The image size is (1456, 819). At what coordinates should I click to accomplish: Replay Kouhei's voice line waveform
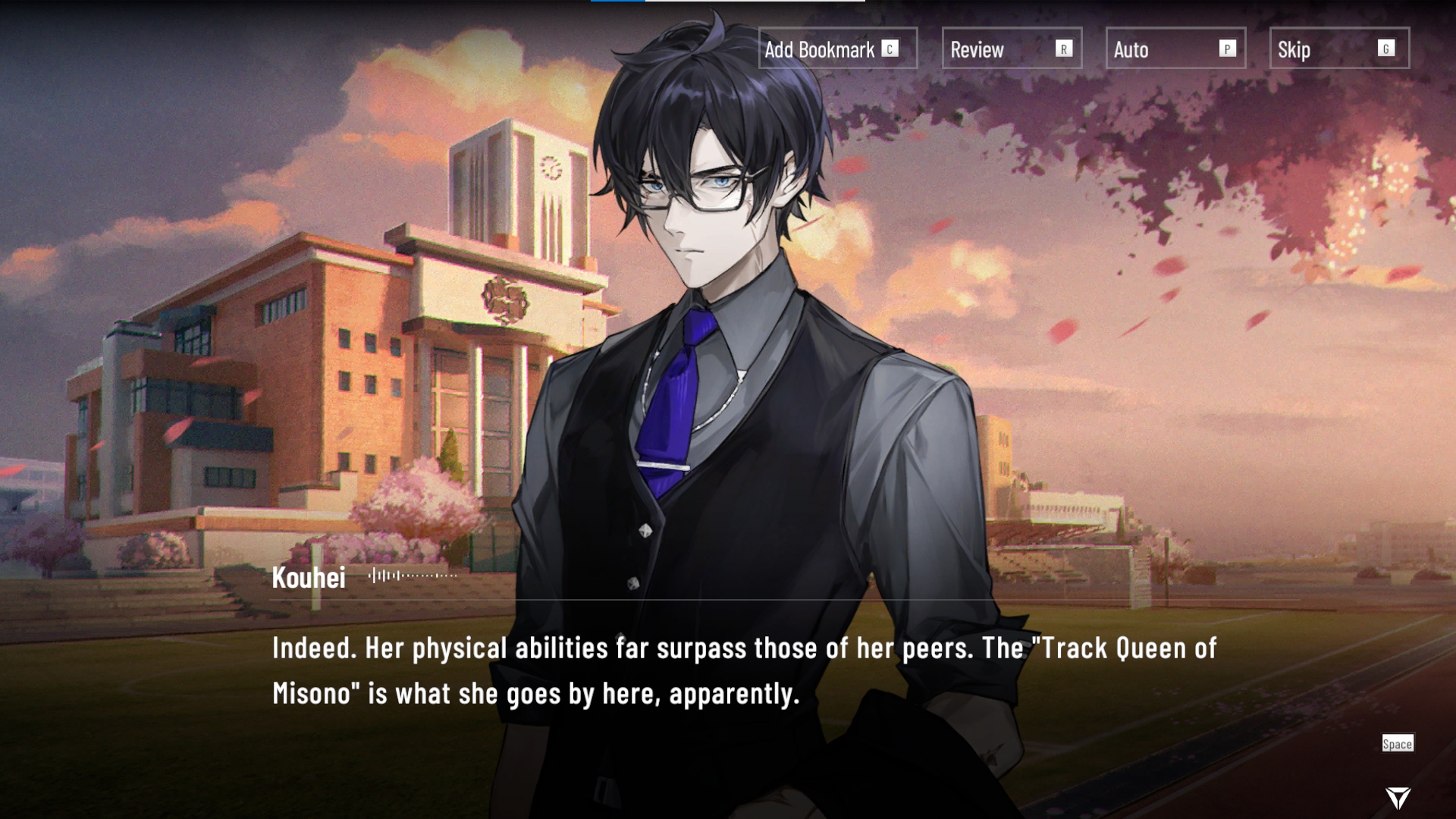pyautogui.click(x=413, y=576)
